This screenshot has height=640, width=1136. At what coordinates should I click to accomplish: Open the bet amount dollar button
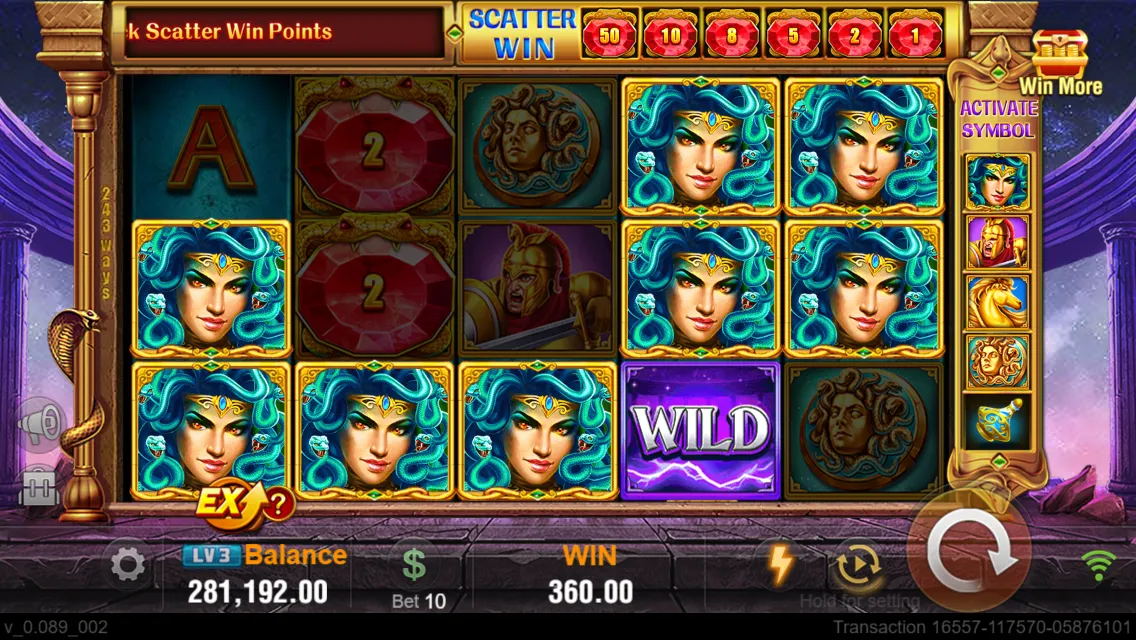[x=414, y=565]
